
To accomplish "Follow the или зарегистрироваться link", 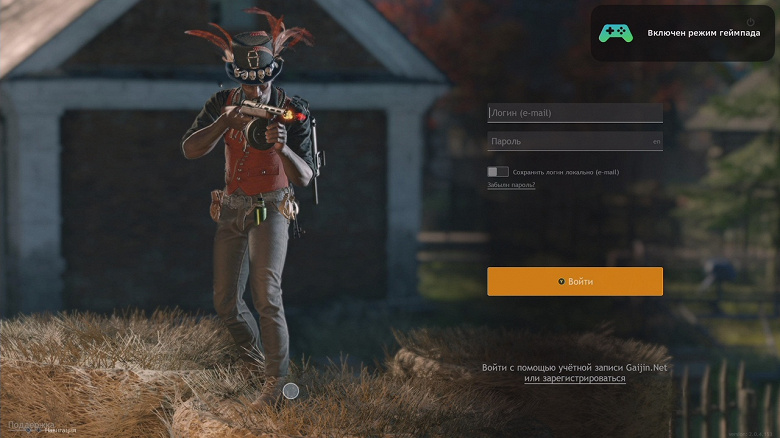I will click(575, 379).
